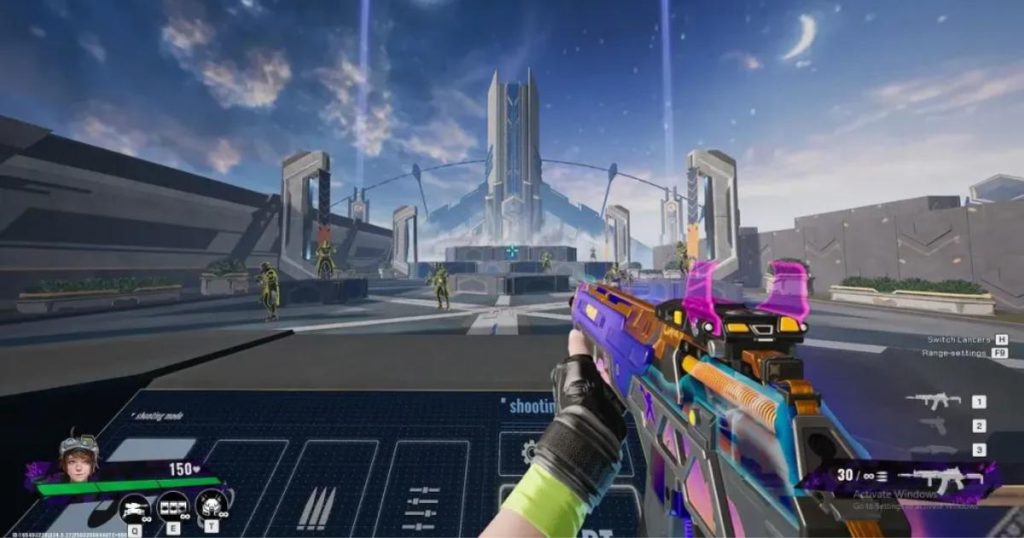Trigger the helmet ultimate ability icon
The height and width of the screenshot is (538, 1024).
(x=211, y=506)
